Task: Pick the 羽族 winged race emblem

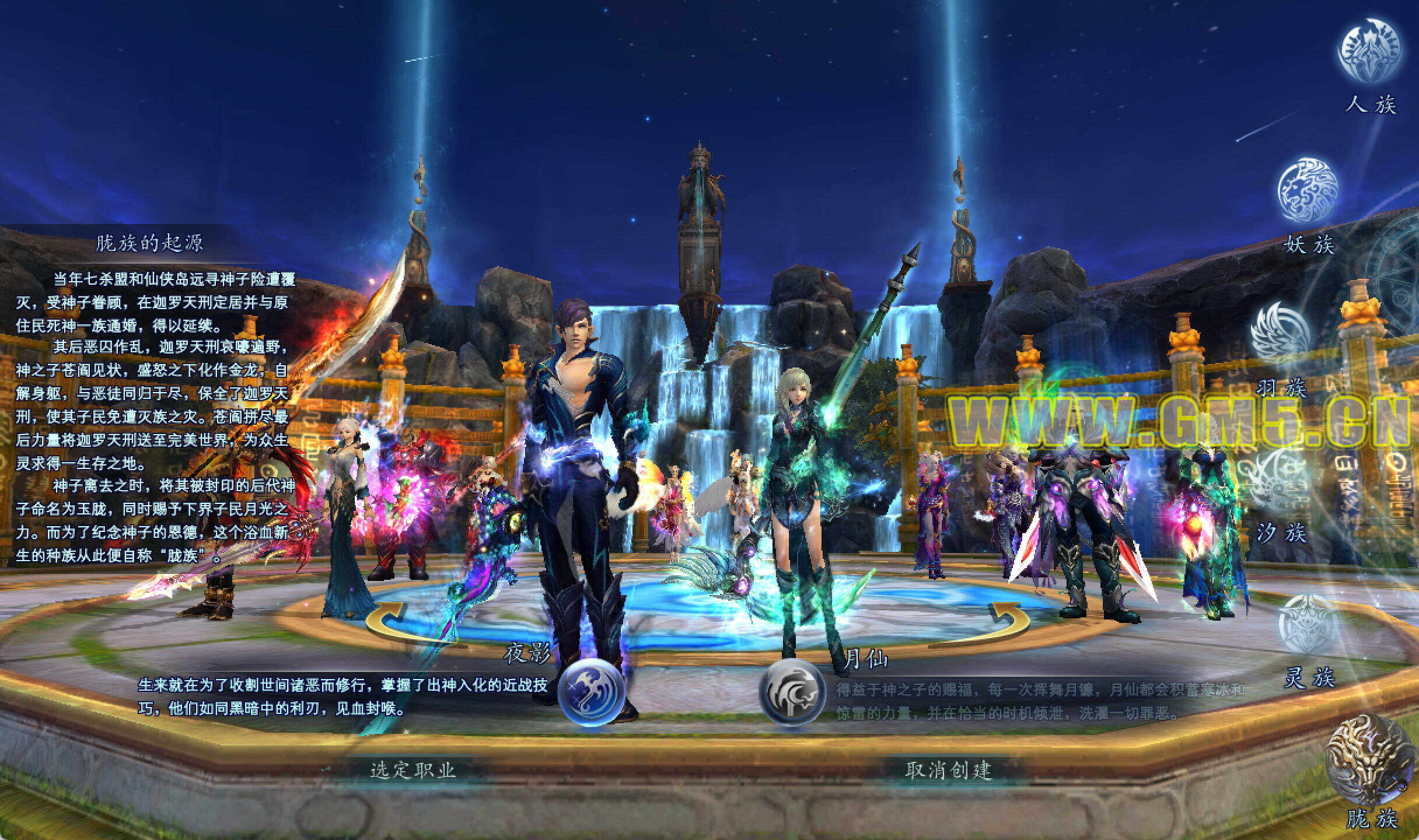Action: click(x=1279, y=331)
